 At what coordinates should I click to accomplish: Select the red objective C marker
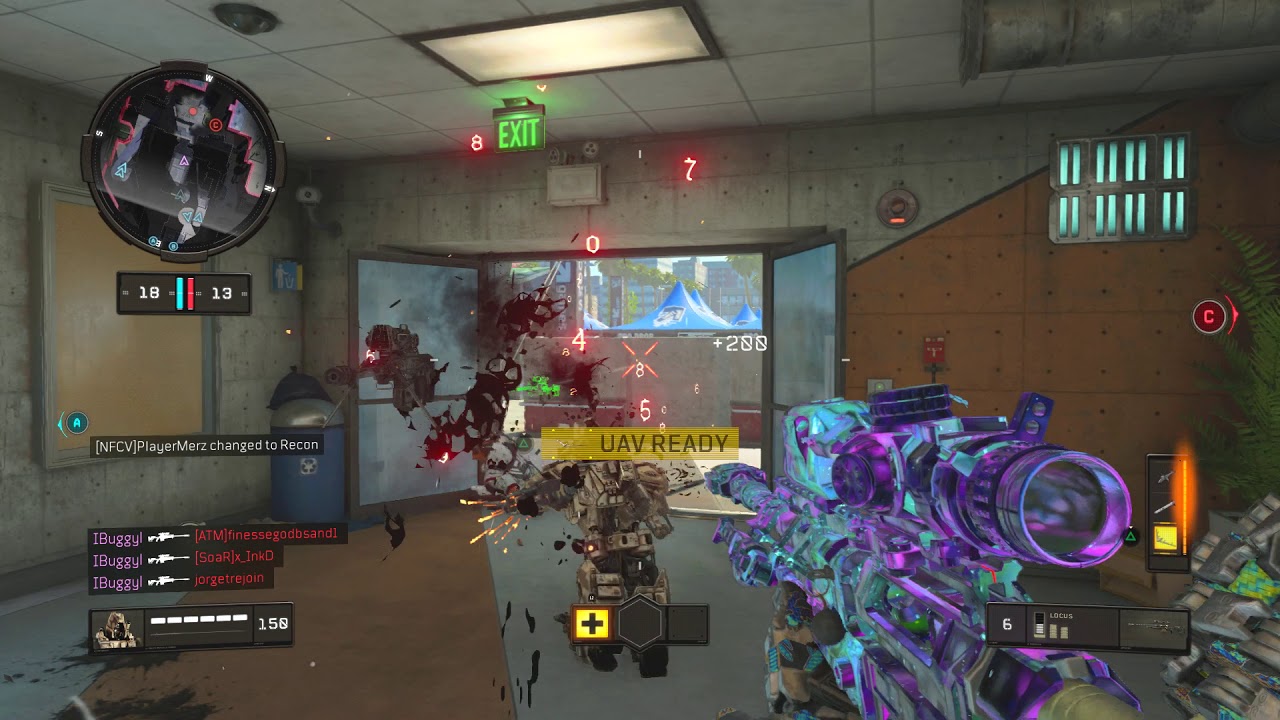(1209, 317)
